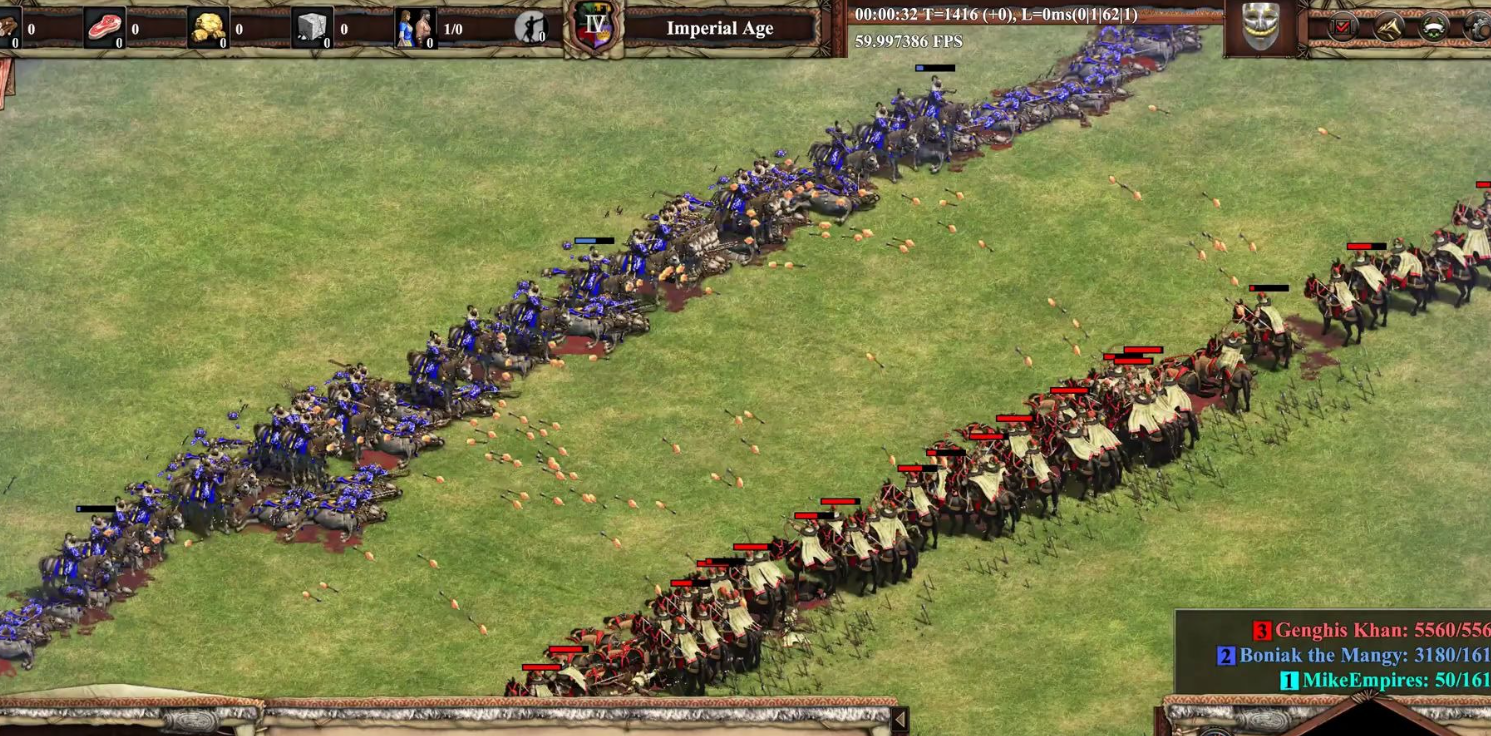Select the idle villager button
1491x736 pixels.
pos(530,28)
